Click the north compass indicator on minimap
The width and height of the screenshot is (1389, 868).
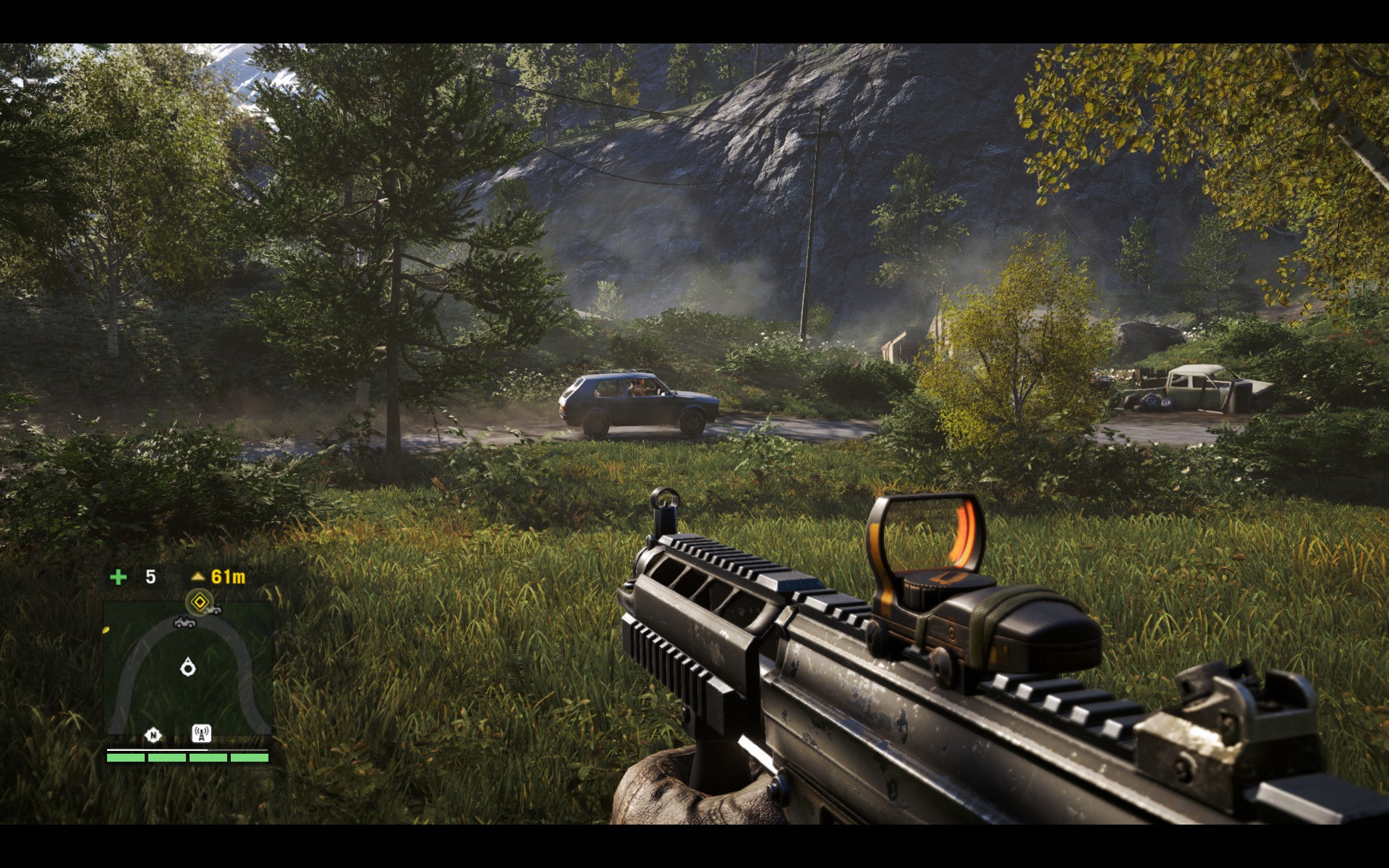coord(153,736)
